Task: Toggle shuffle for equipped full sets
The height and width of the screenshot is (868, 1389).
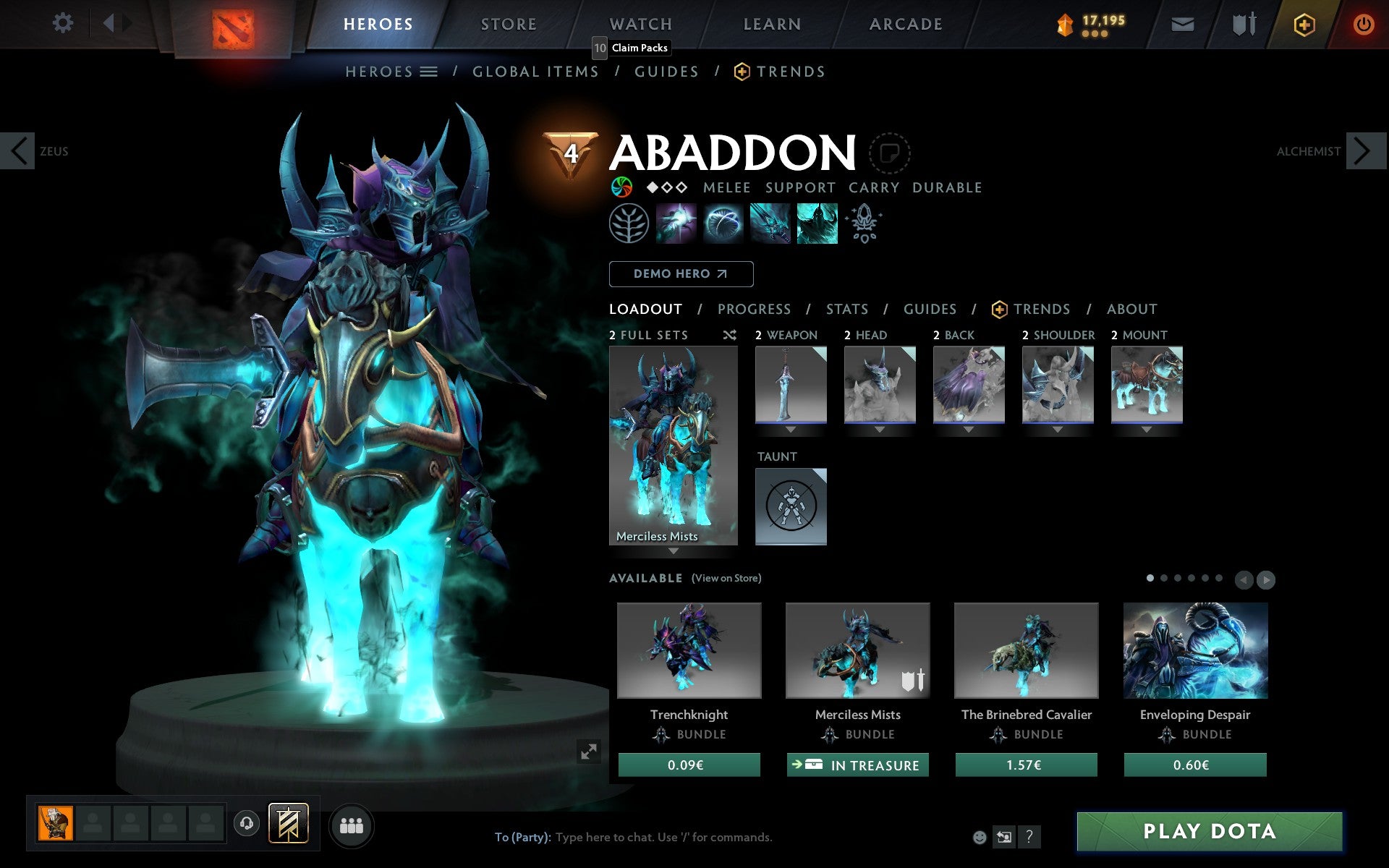Action: (729, 335)
